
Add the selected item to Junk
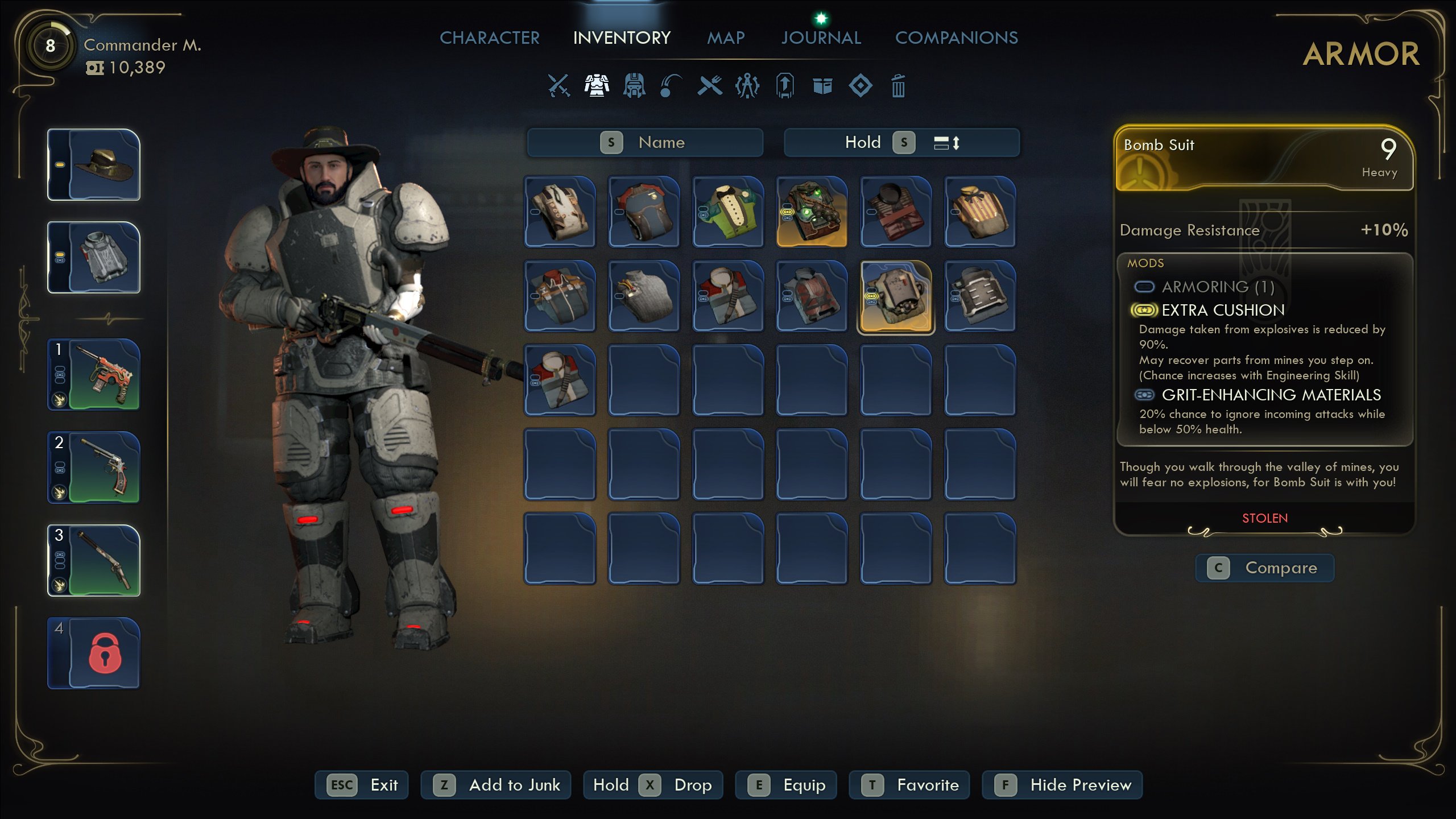496,785
